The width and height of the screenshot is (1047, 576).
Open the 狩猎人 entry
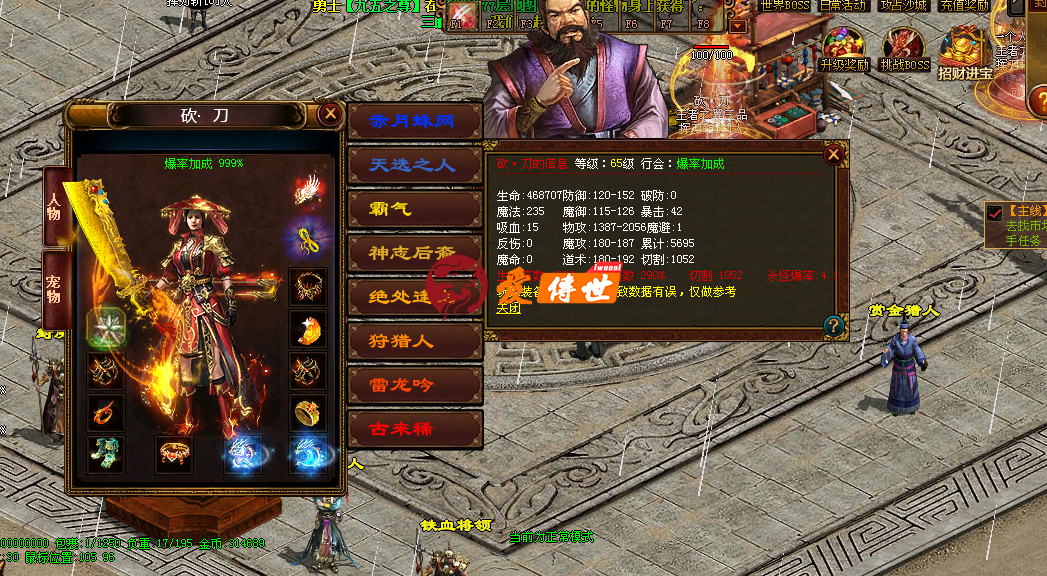(x=414, y=341)
